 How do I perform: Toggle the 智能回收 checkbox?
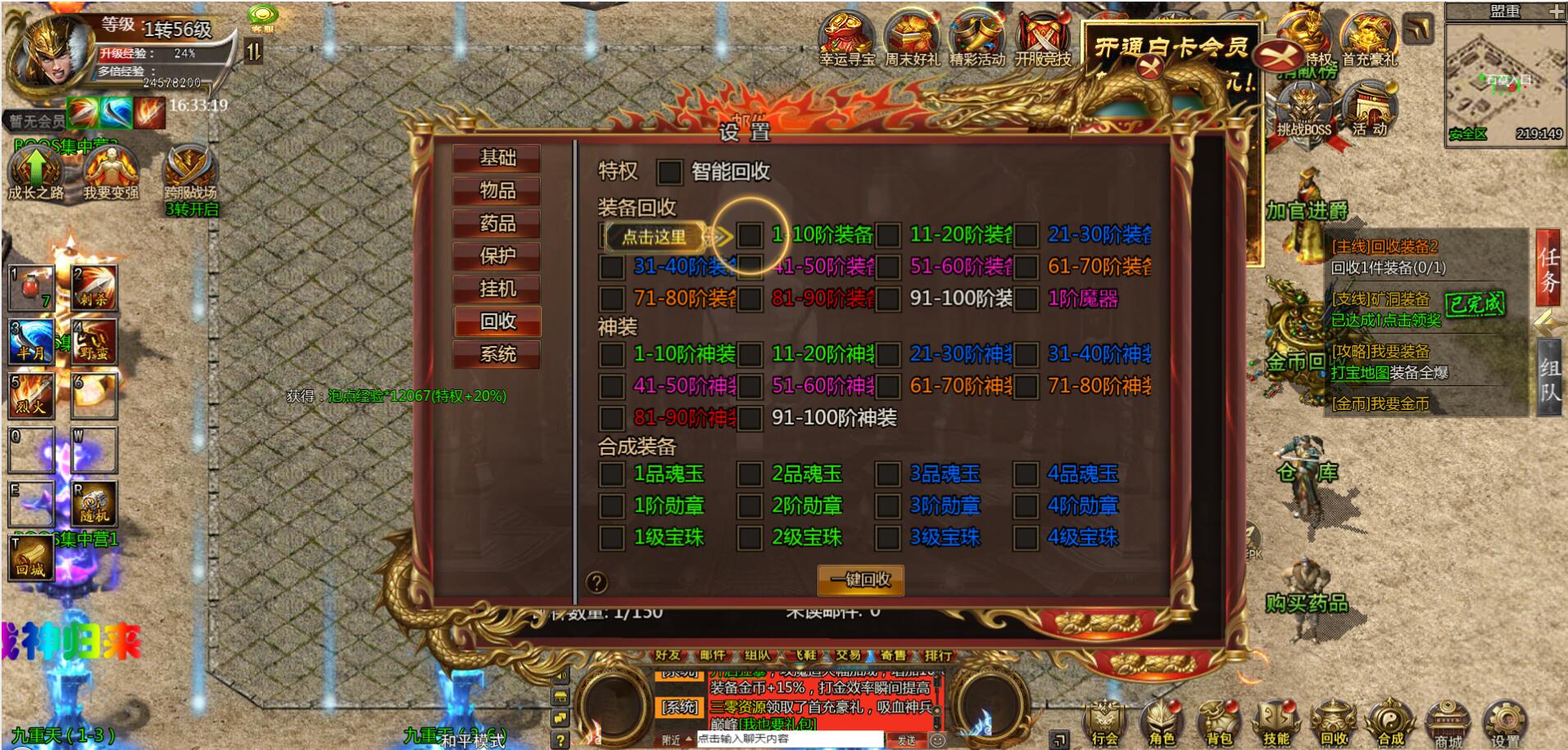(x=669, y=172)
